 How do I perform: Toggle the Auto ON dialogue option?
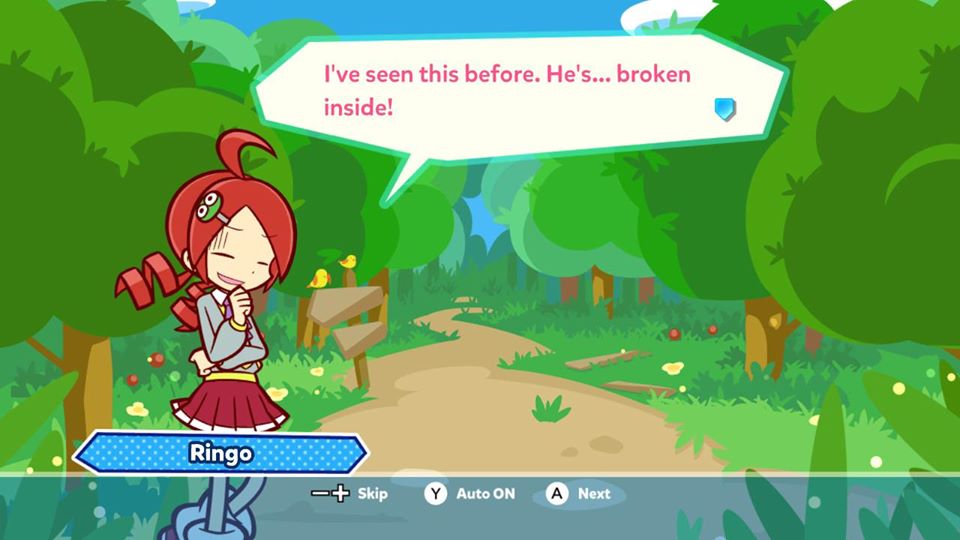tap(470, 494)
